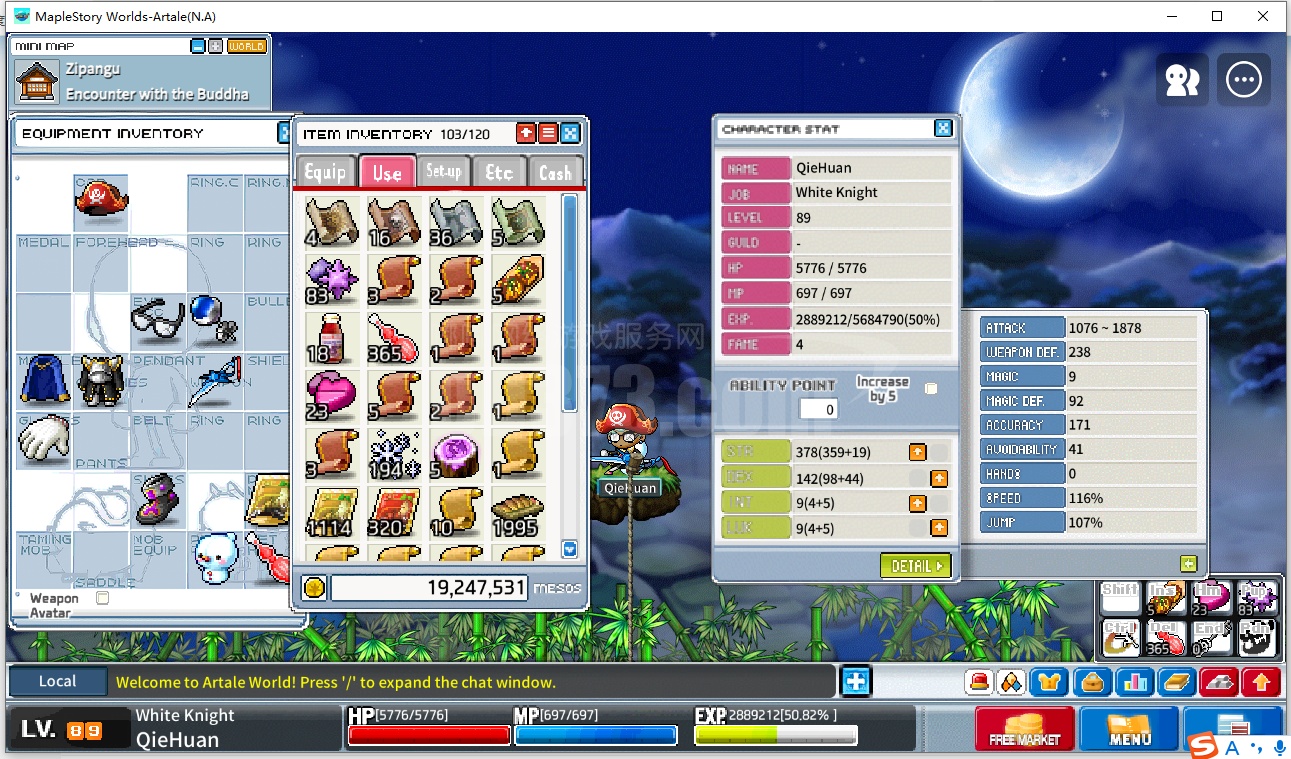Close the Character Stat window
Image resolution: width=1291 pixels, height=759 pixels.
click(x=943, y=128)
